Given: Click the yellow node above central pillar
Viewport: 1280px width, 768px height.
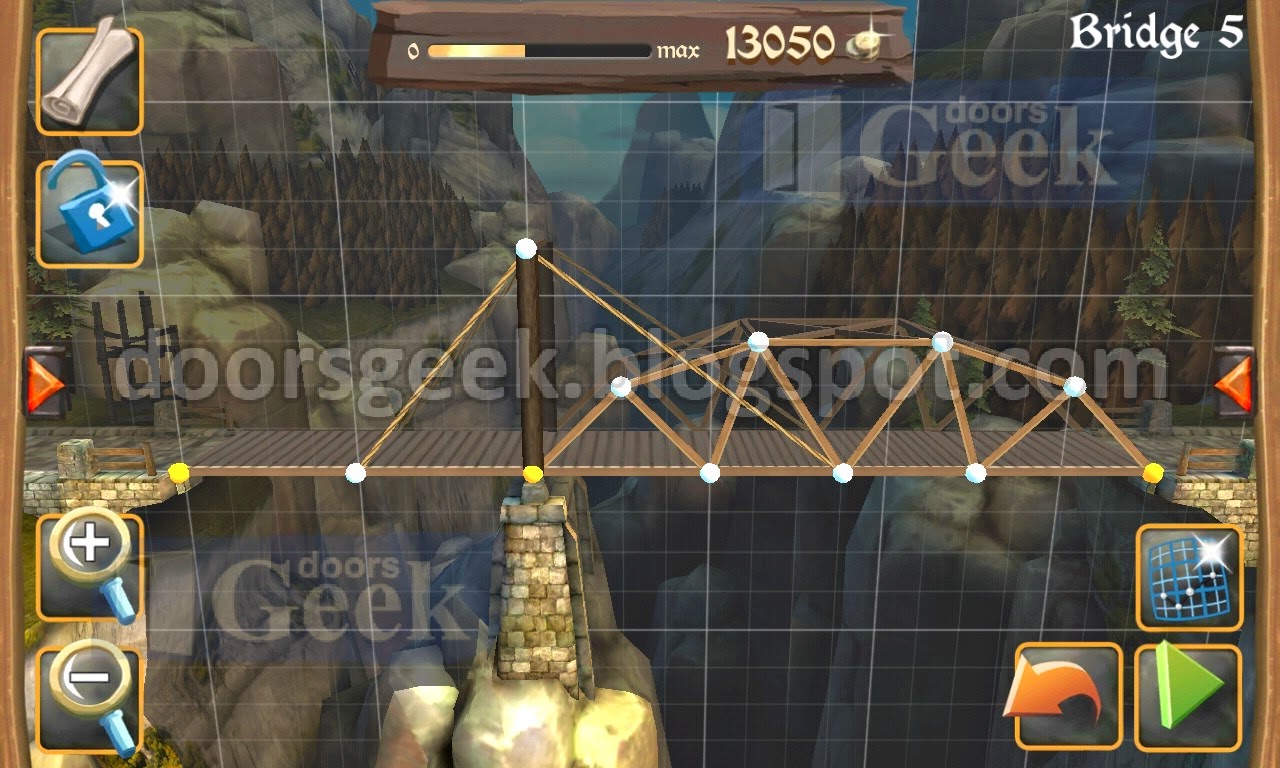Looking at the screenshot, I should pos(533,472).
